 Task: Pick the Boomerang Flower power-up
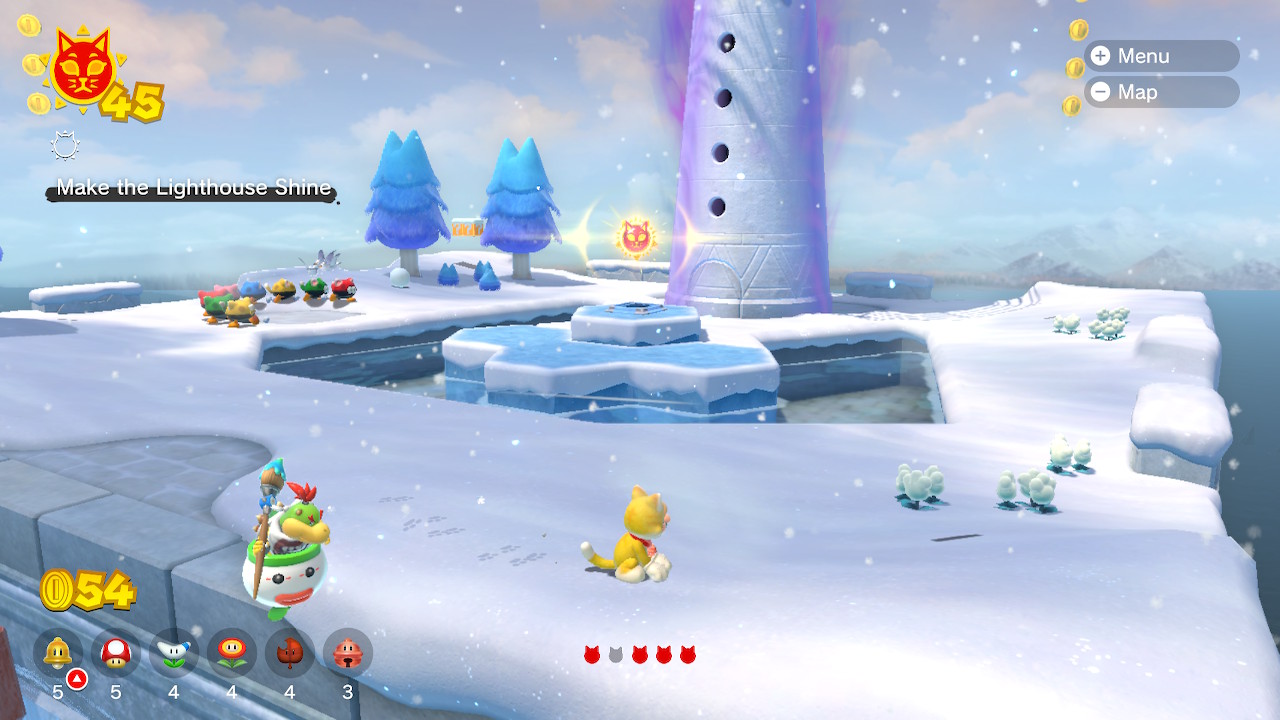[x=174, y=653]
